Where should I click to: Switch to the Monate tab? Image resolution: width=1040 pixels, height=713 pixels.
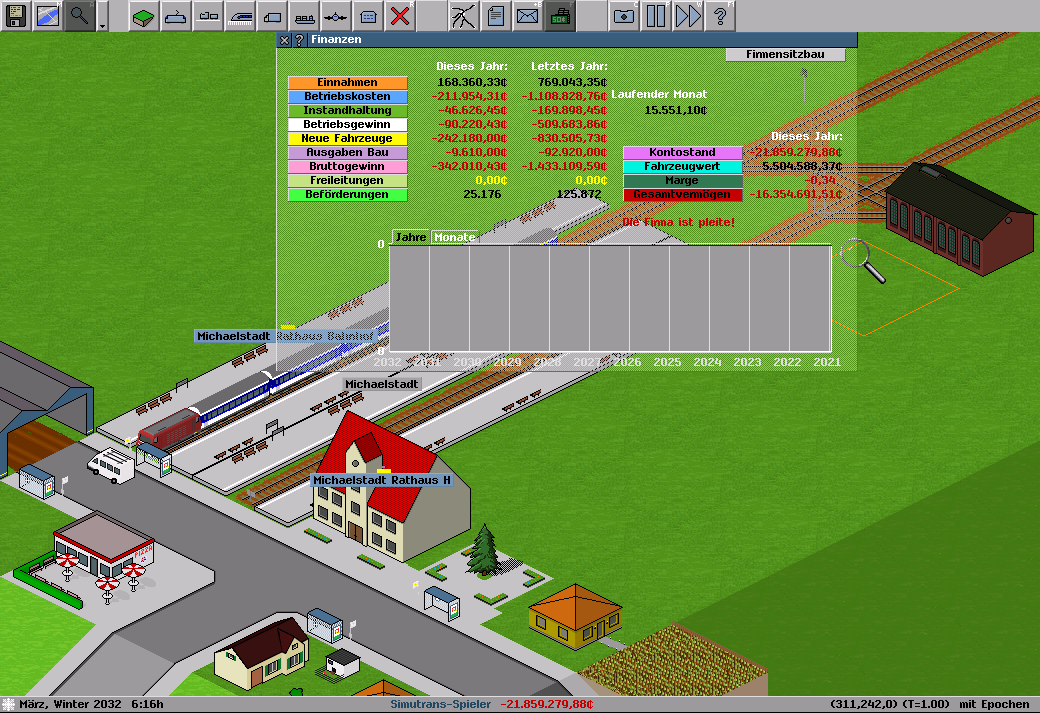click(454, 238)
